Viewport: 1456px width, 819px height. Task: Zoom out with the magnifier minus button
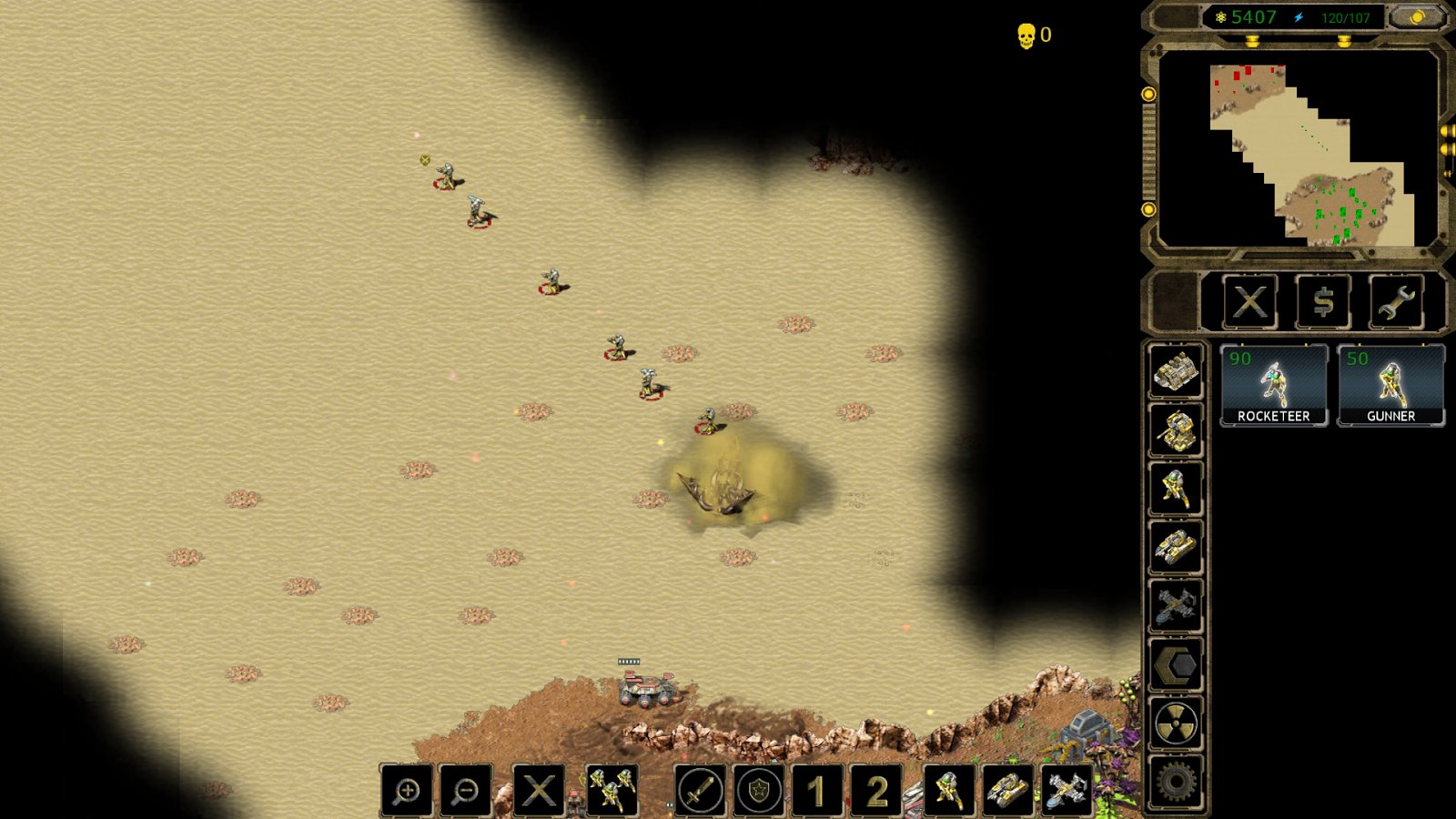465,791
